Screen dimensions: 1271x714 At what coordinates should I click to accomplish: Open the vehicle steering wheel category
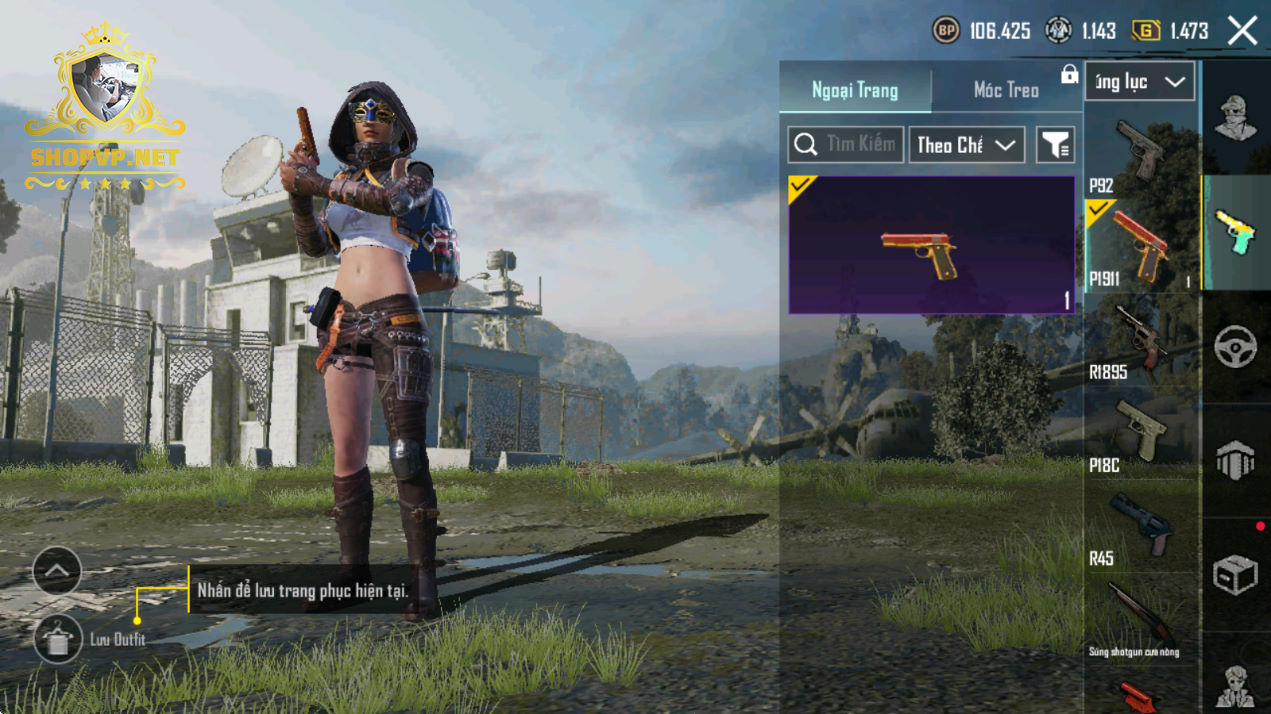[1236, 347]
